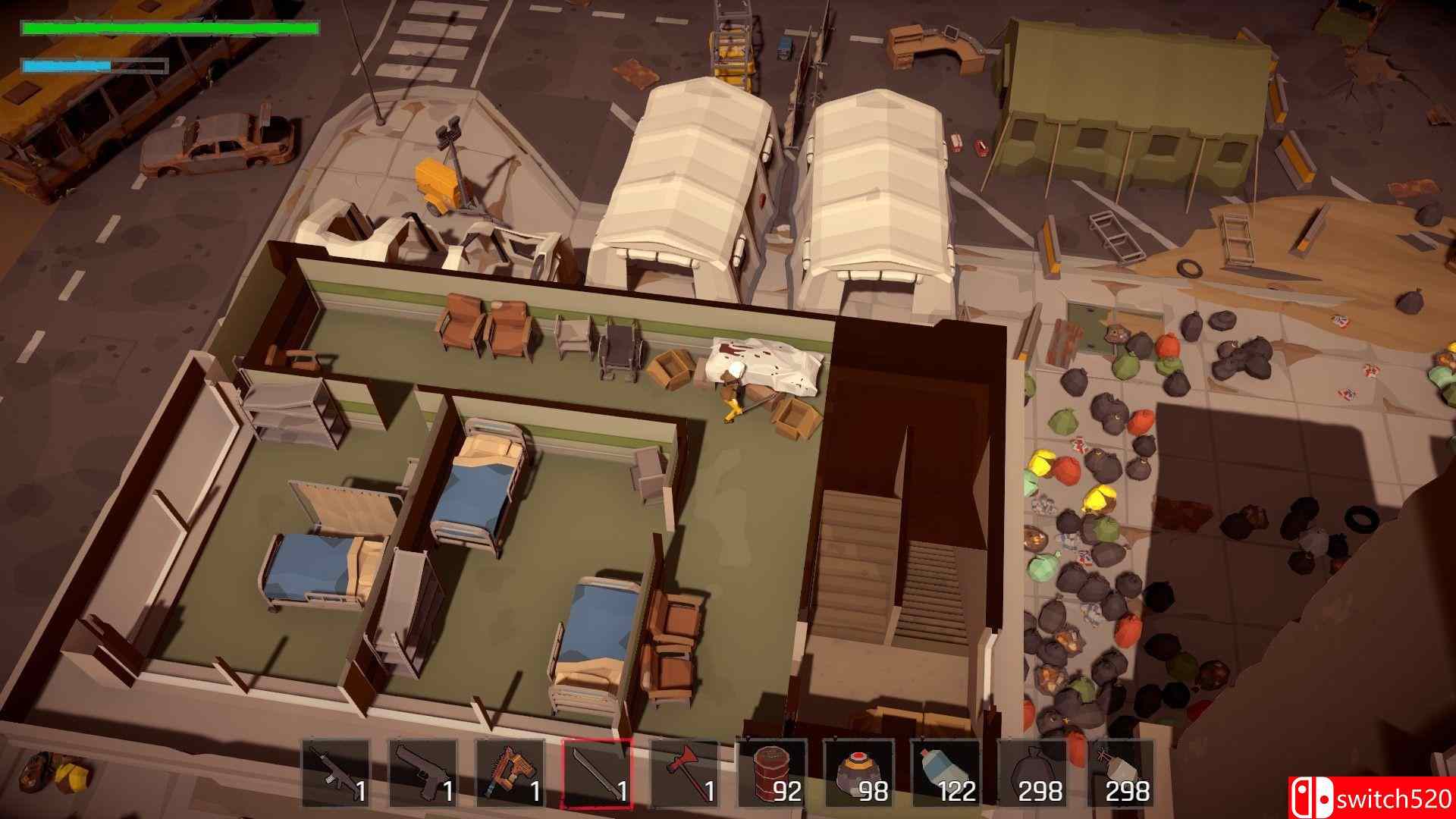
Task: Select the red barrel slot
Action: point(771,773)
